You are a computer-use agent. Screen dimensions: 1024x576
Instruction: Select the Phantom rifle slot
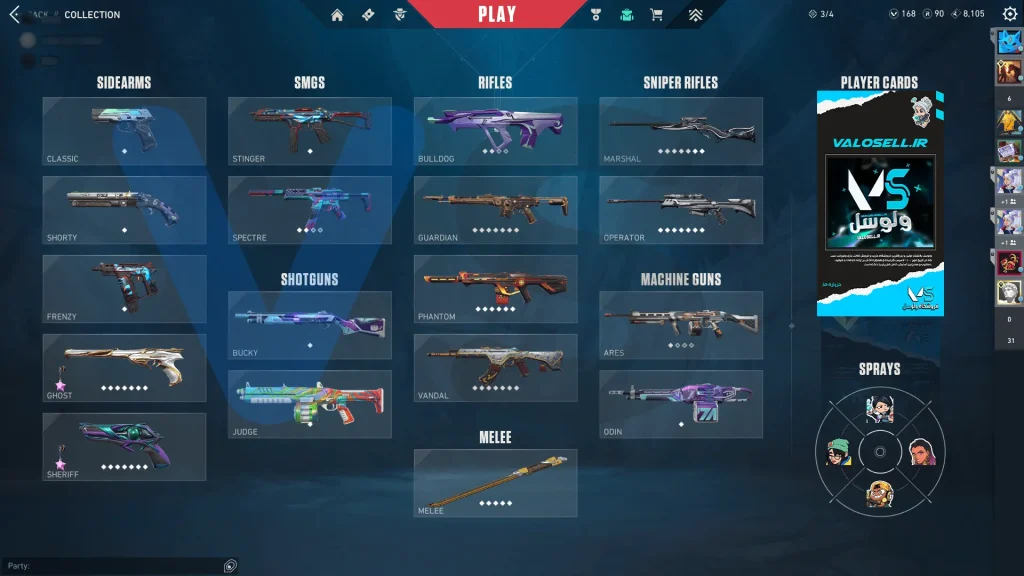point(495,289)
